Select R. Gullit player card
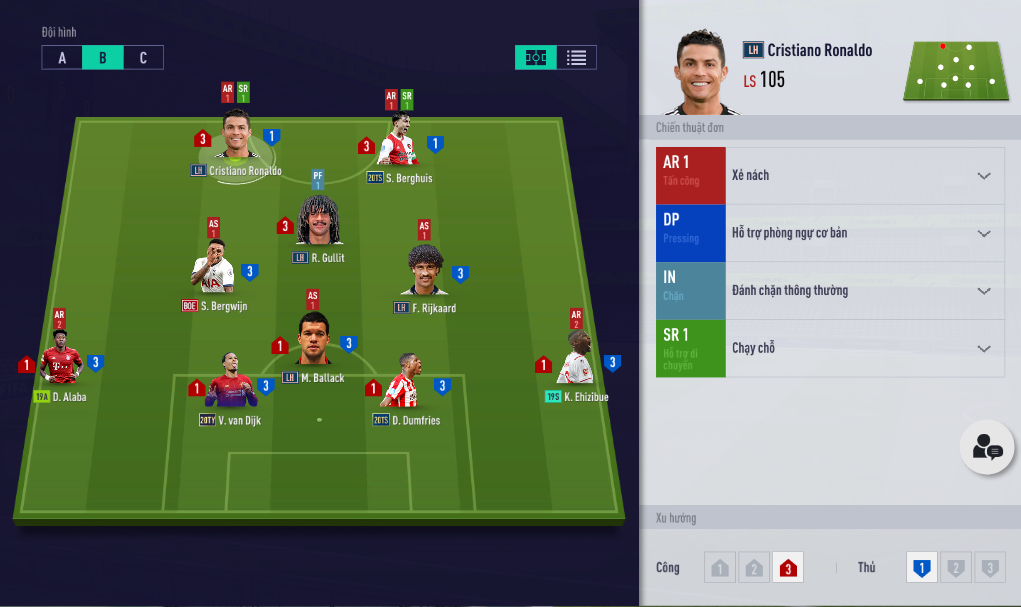 tap(319, 222)
